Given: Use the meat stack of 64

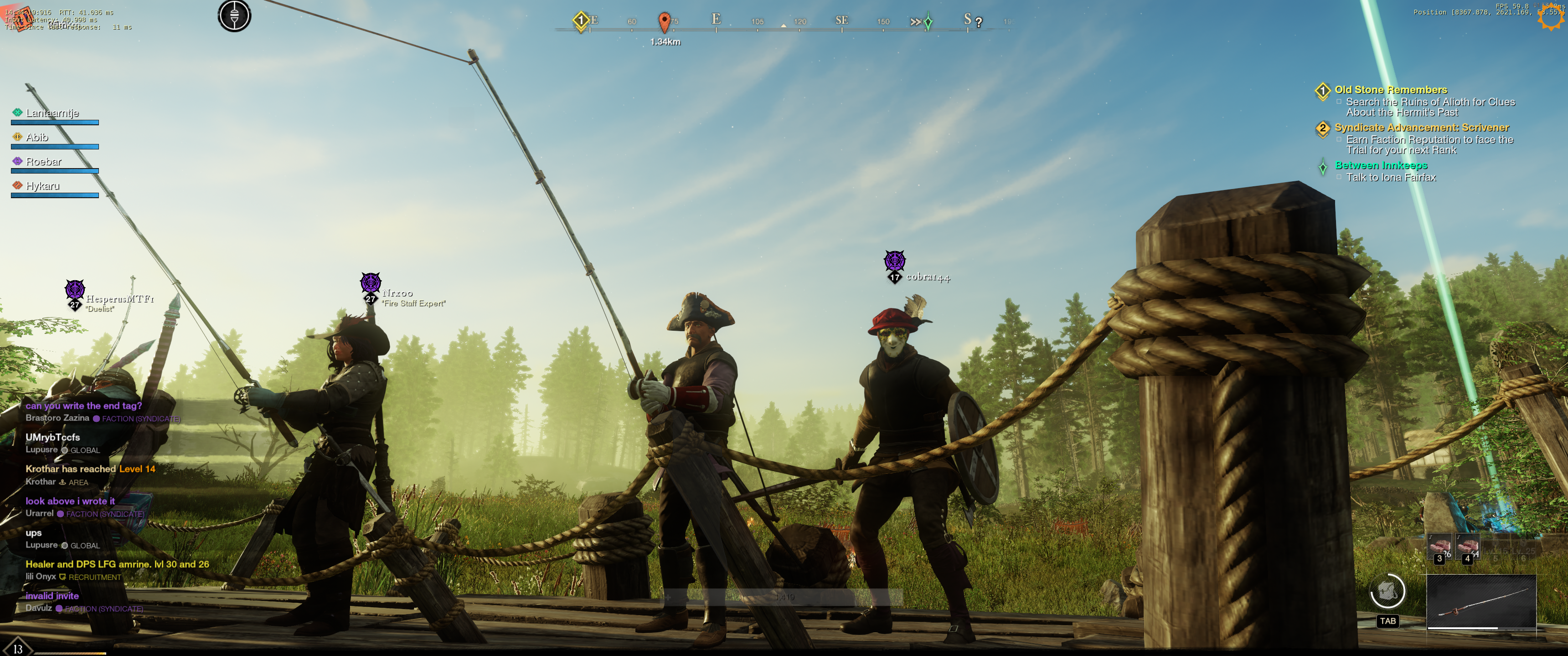Looking at the screenshot, I should [1468, 547].
